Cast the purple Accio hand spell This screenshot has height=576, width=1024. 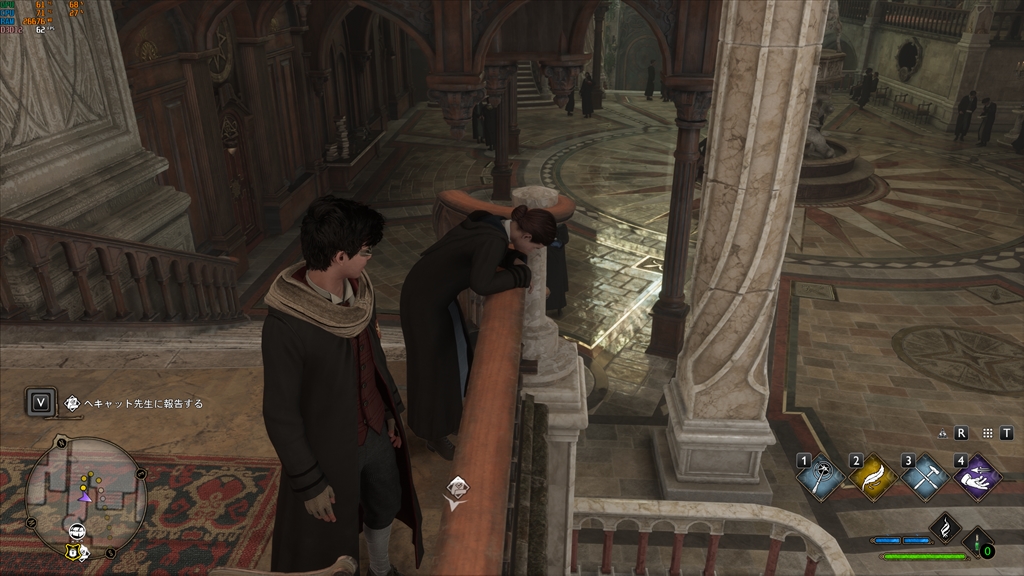(x=977, y=478)
